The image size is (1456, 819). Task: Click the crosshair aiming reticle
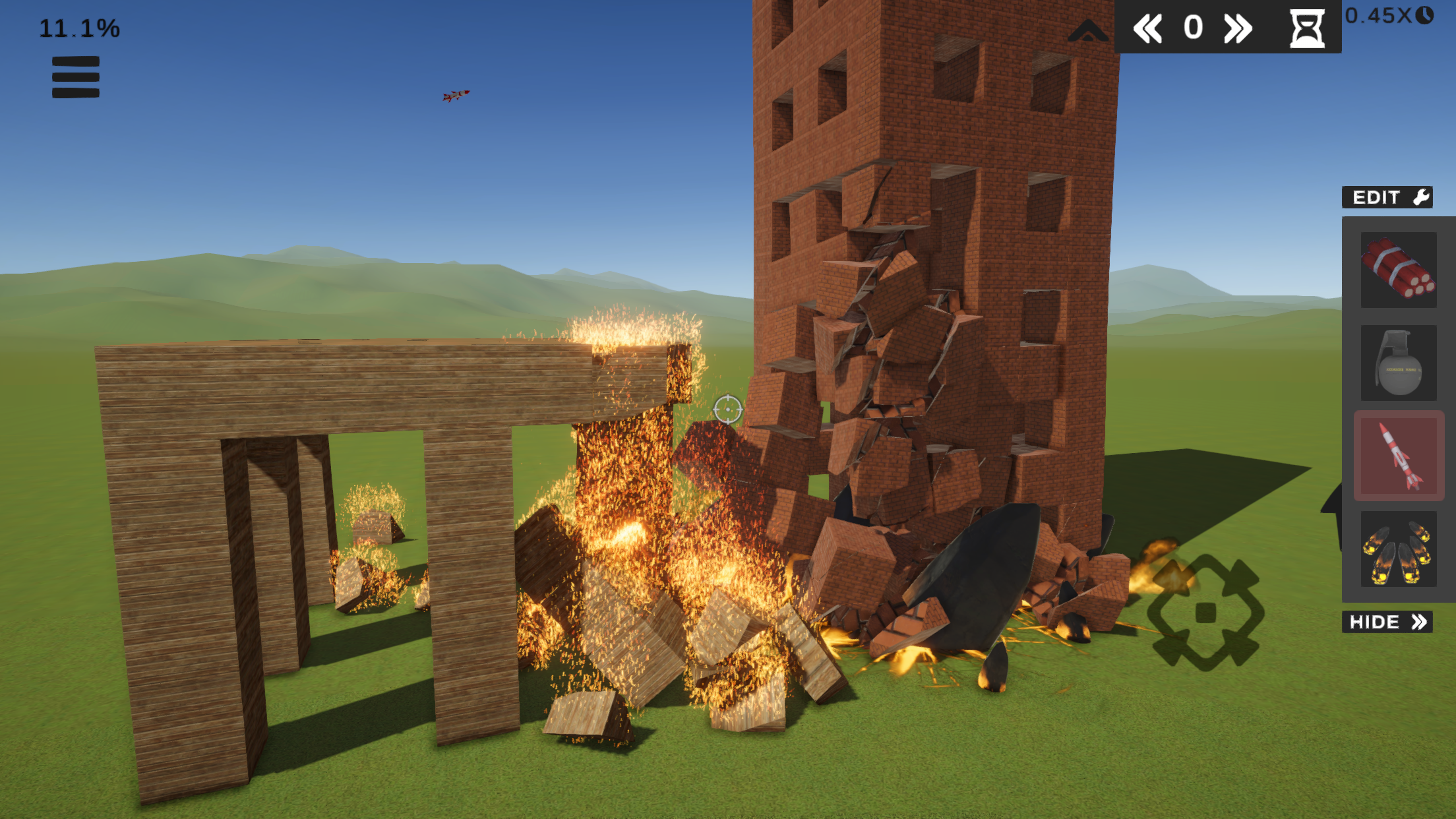tap(727, 409)
